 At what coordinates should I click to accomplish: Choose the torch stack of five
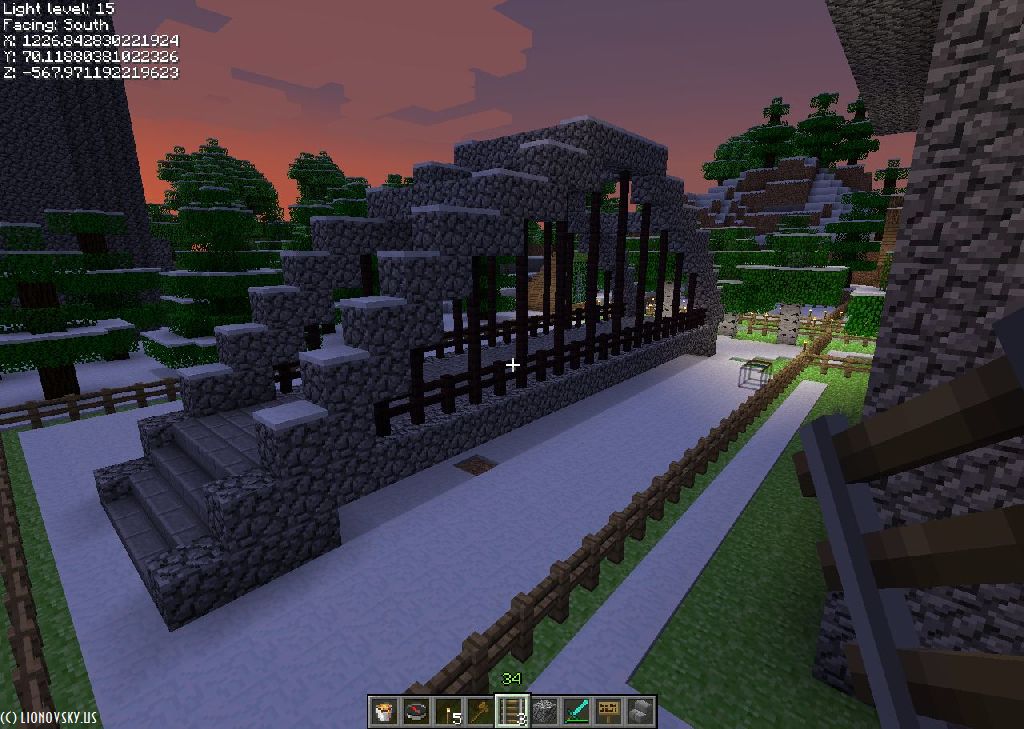point(448,711)
